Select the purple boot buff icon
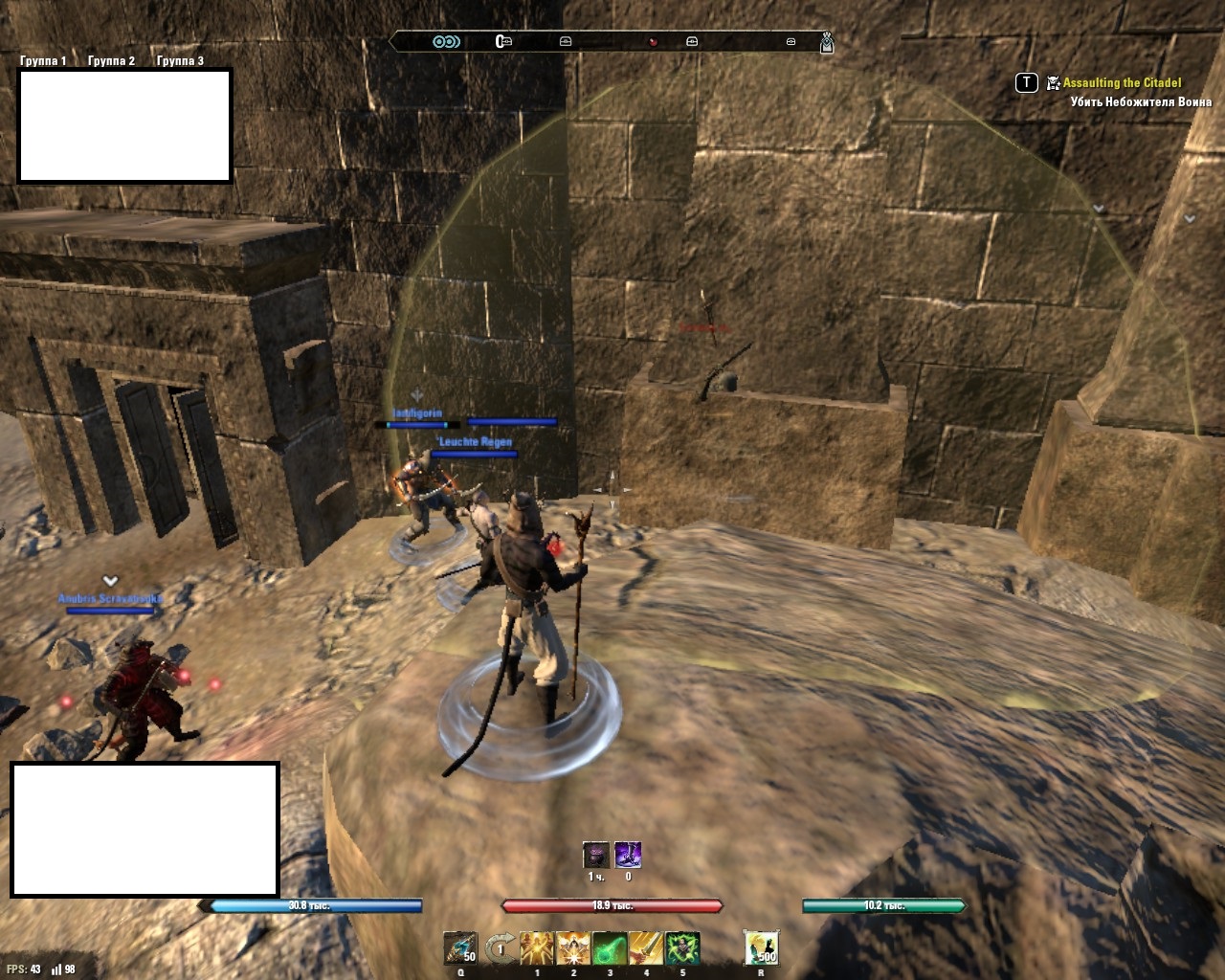Screen dimensions: 1225x980 628,855
